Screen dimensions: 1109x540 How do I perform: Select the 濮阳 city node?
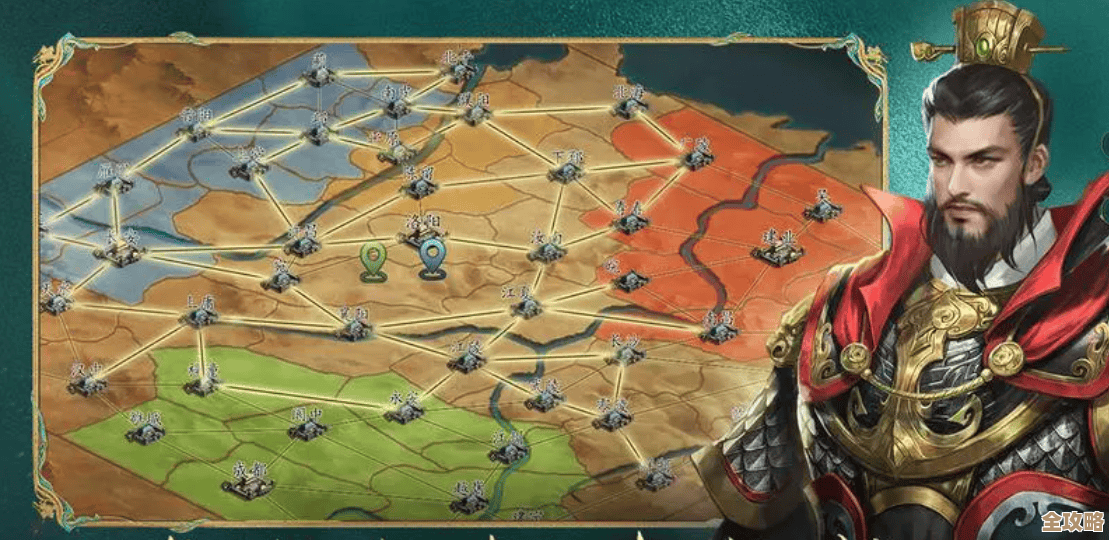474,113
